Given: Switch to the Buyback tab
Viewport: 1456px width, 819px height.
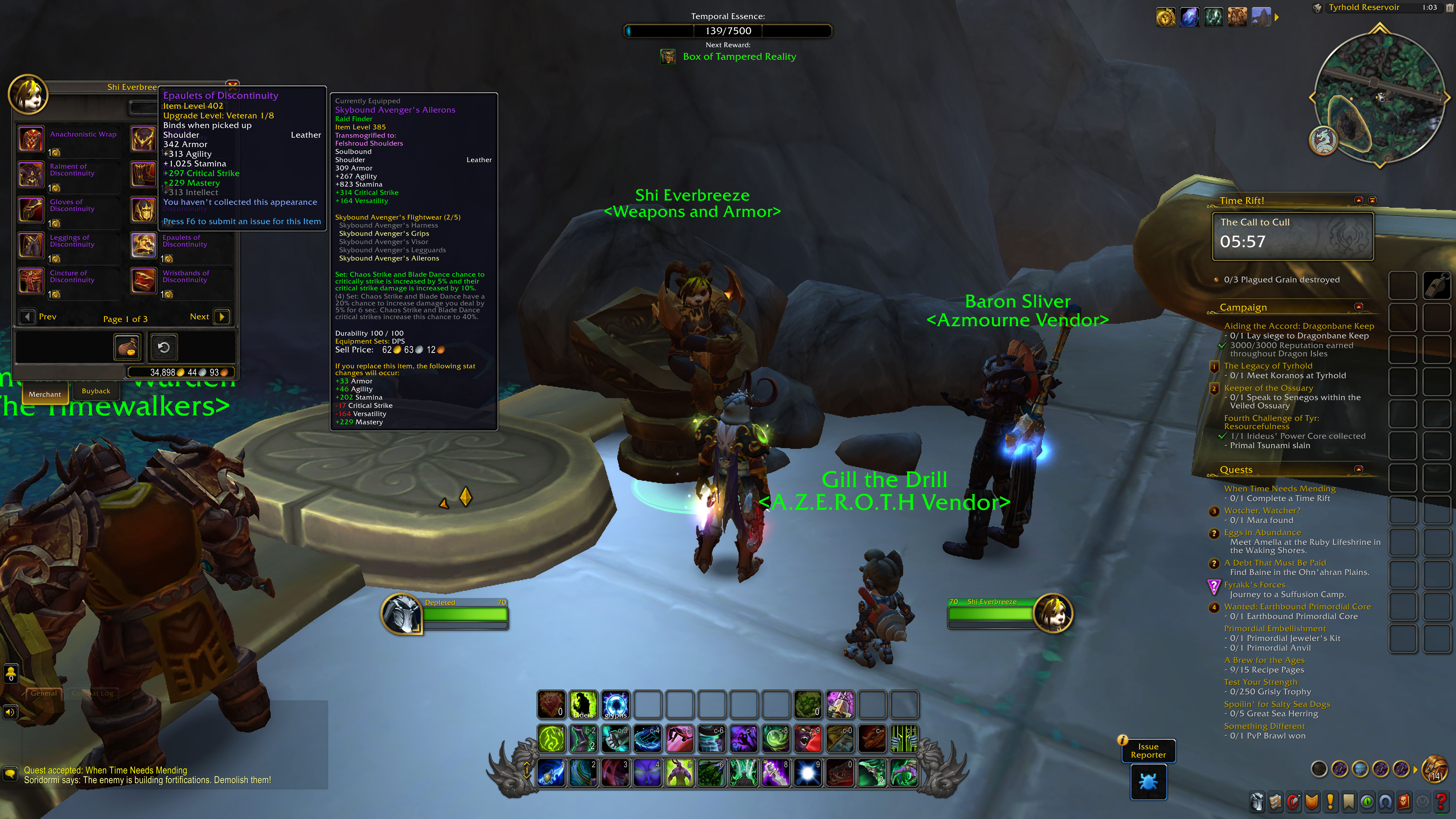Looking at the screenshot, I should [x=96, y=391].
